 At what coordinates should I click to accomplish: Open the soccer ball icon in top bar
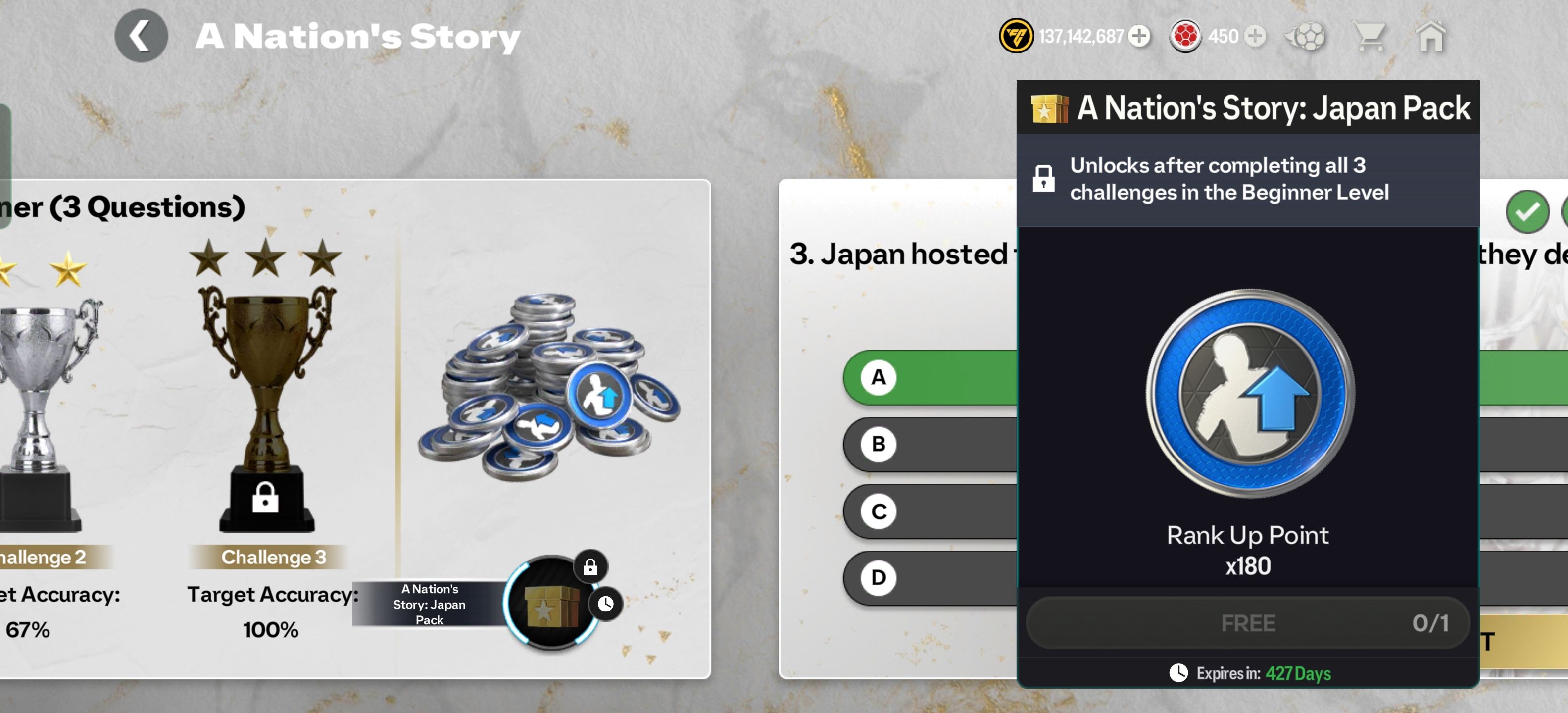(1306, 37)
